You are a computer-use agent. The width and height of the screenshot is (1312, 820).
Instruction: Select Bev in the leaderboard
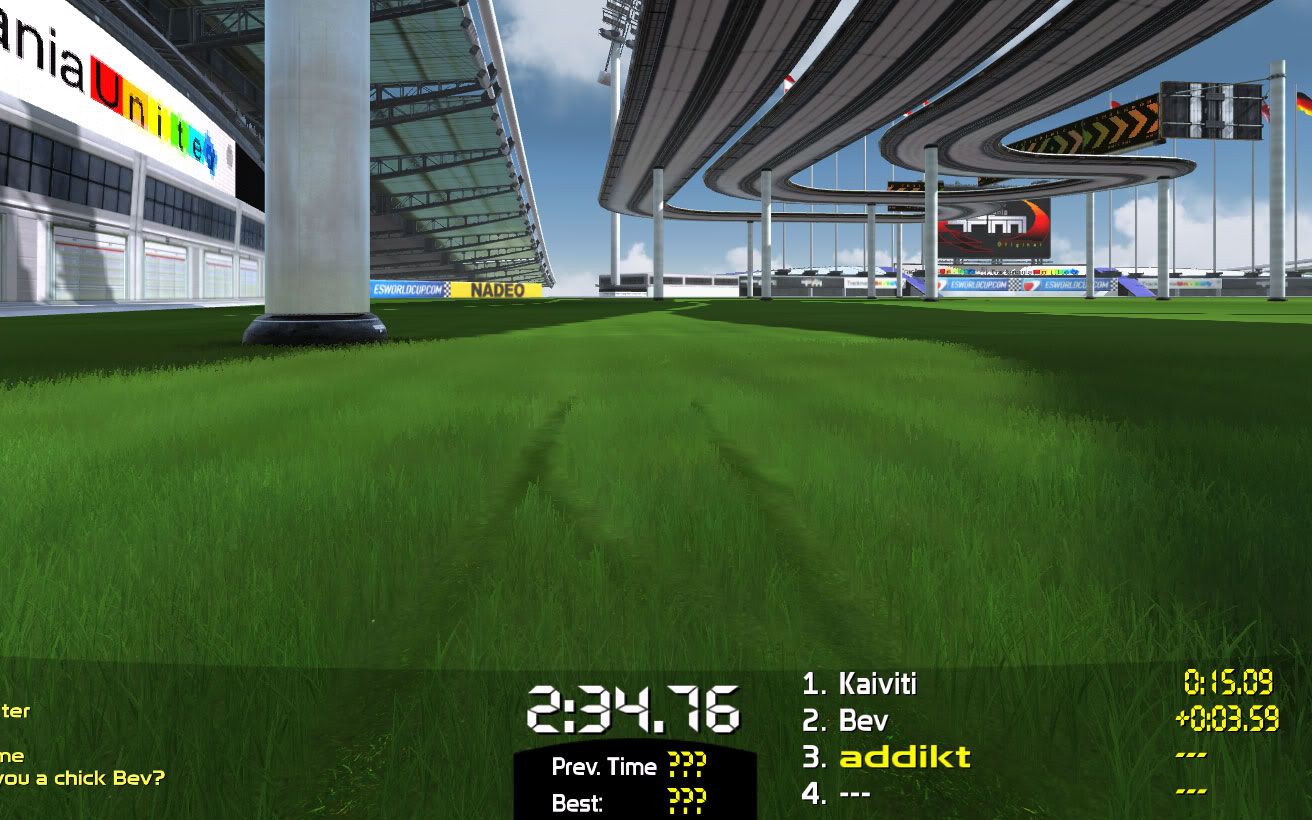(x=845, y=721)
